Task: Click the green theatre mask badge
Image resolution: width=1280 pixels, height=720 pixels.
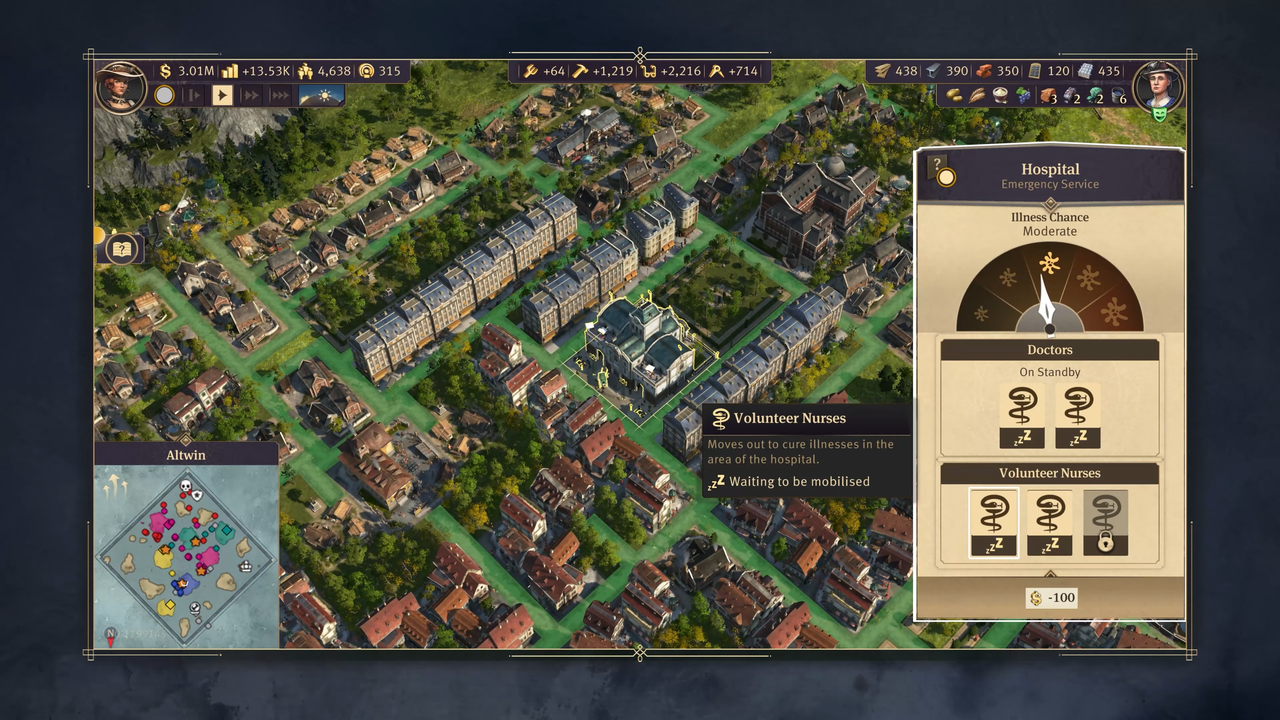Action: [1160, 115]
